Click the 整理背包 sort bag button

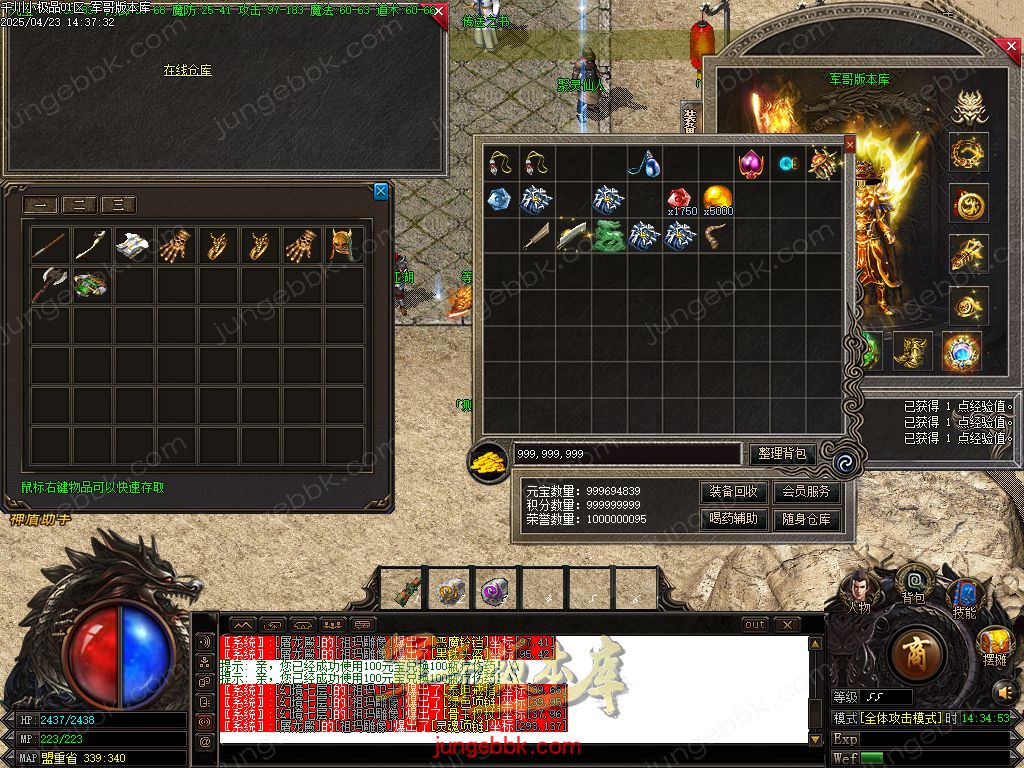point(783,454)
